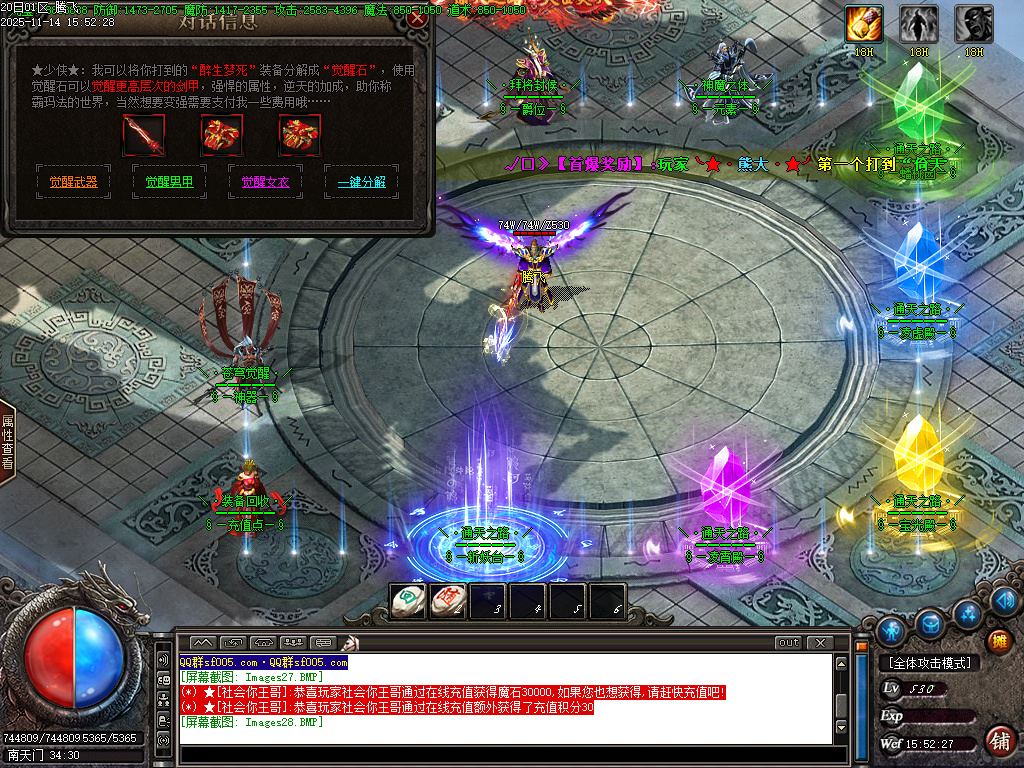The height and width of the screenshot is (768, 1024).
Task: Select the flaming fist buff icon
Action: tap(864, 24)
